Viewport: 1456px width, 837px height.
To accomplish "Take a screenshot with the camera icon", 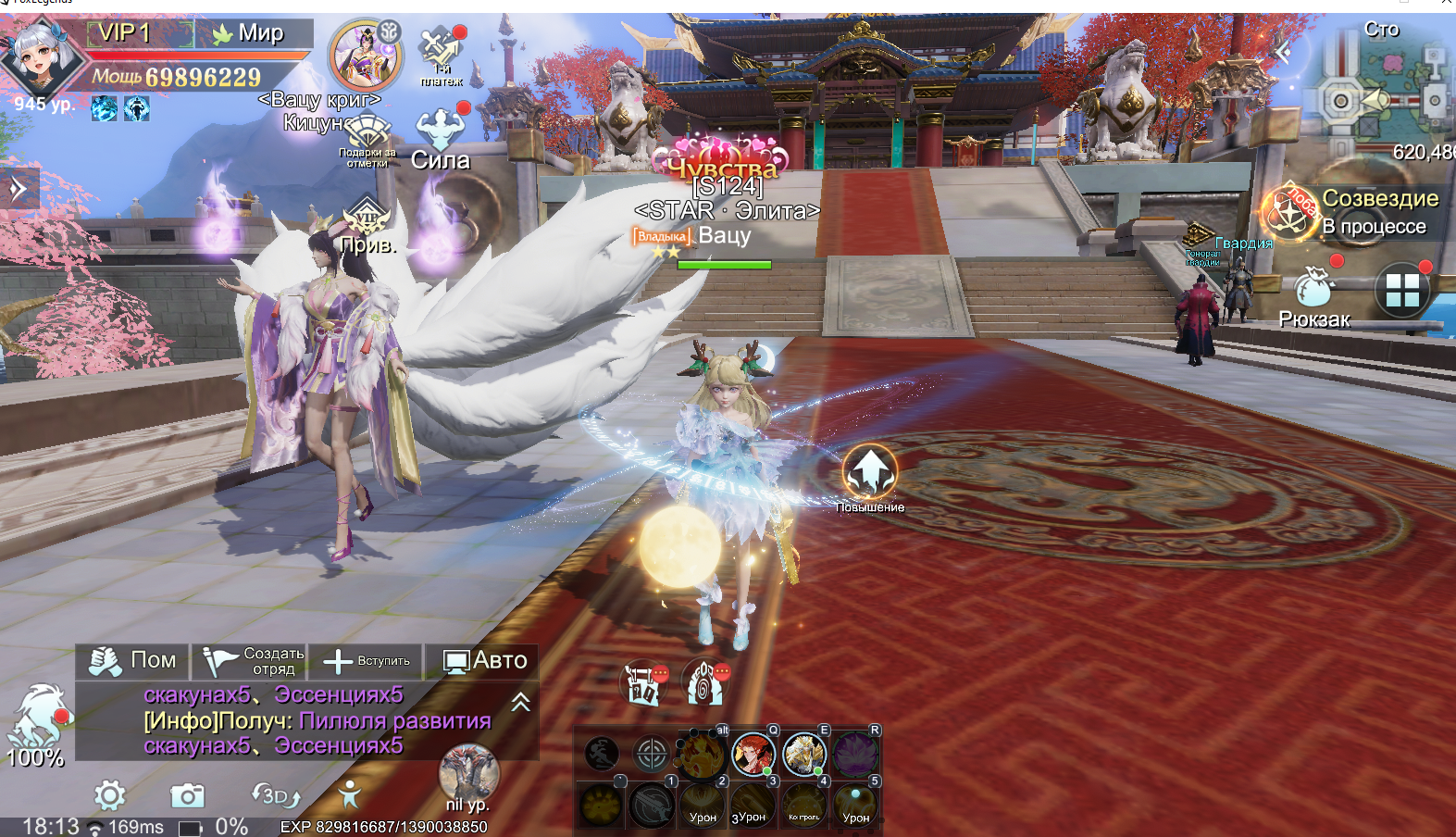I will coord(187,795).
